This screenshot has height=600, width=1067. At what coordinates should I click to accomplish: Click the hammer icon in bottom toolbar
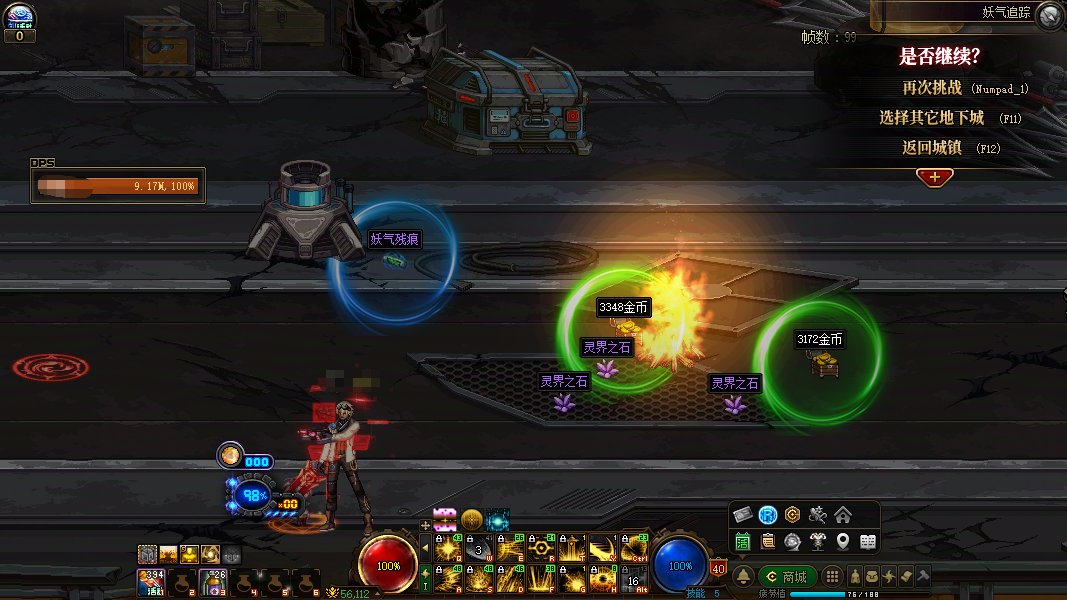click(923, 577)
